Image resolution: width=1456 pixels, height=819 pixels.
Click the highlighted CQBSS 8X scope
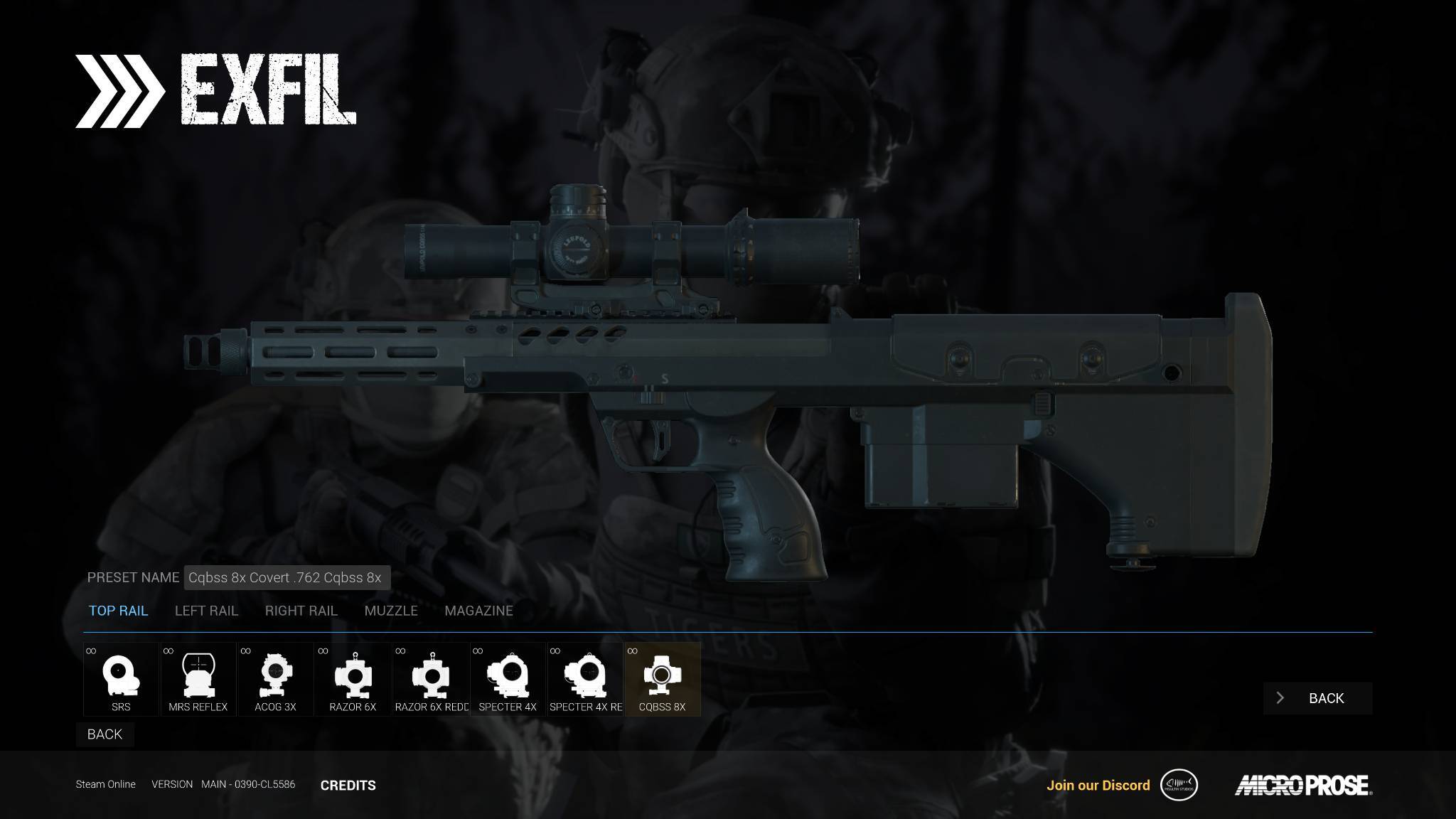tap(662, 679)
